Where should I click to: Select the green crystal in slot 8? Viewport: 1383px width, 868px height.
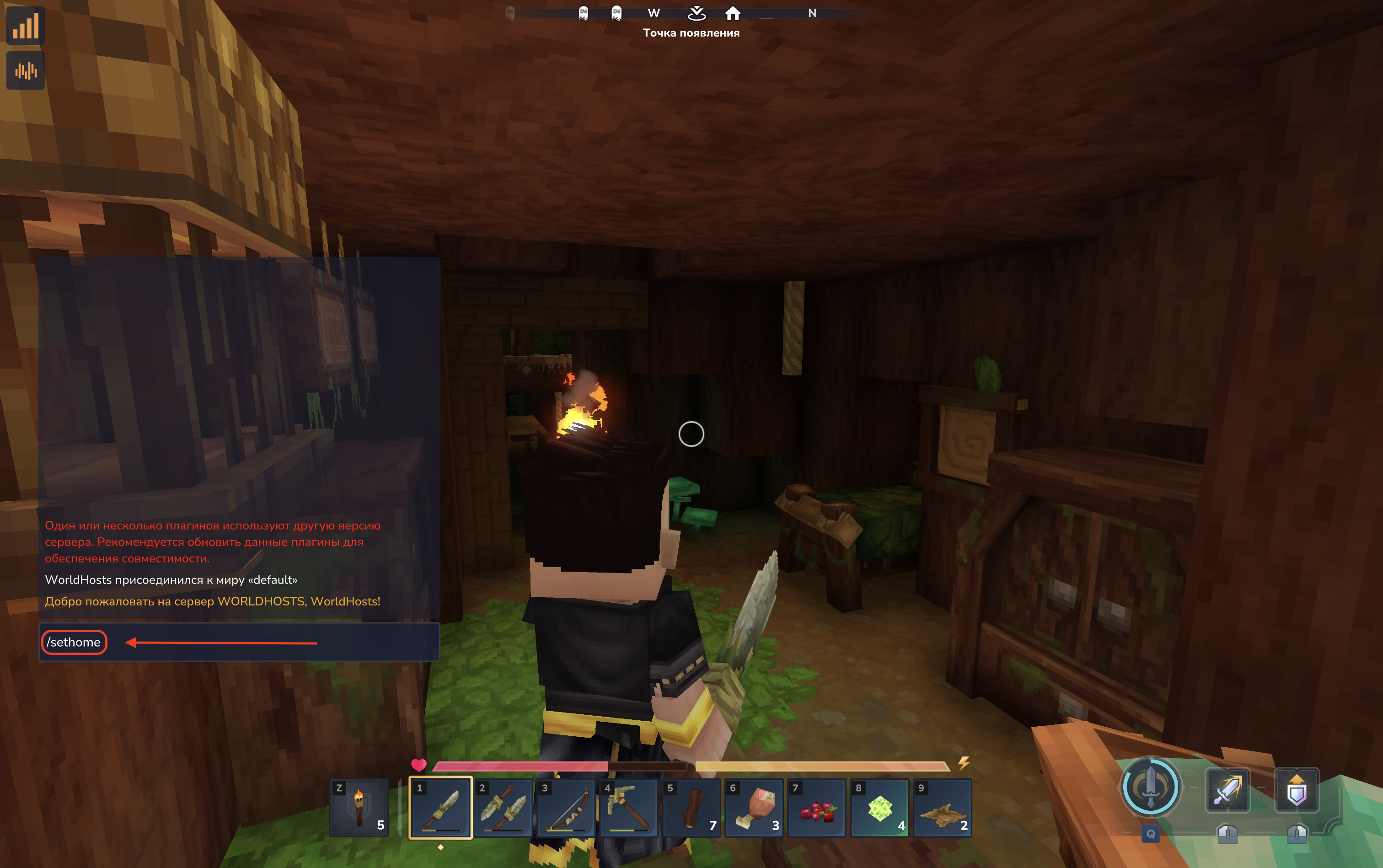(x=879, y=807)
